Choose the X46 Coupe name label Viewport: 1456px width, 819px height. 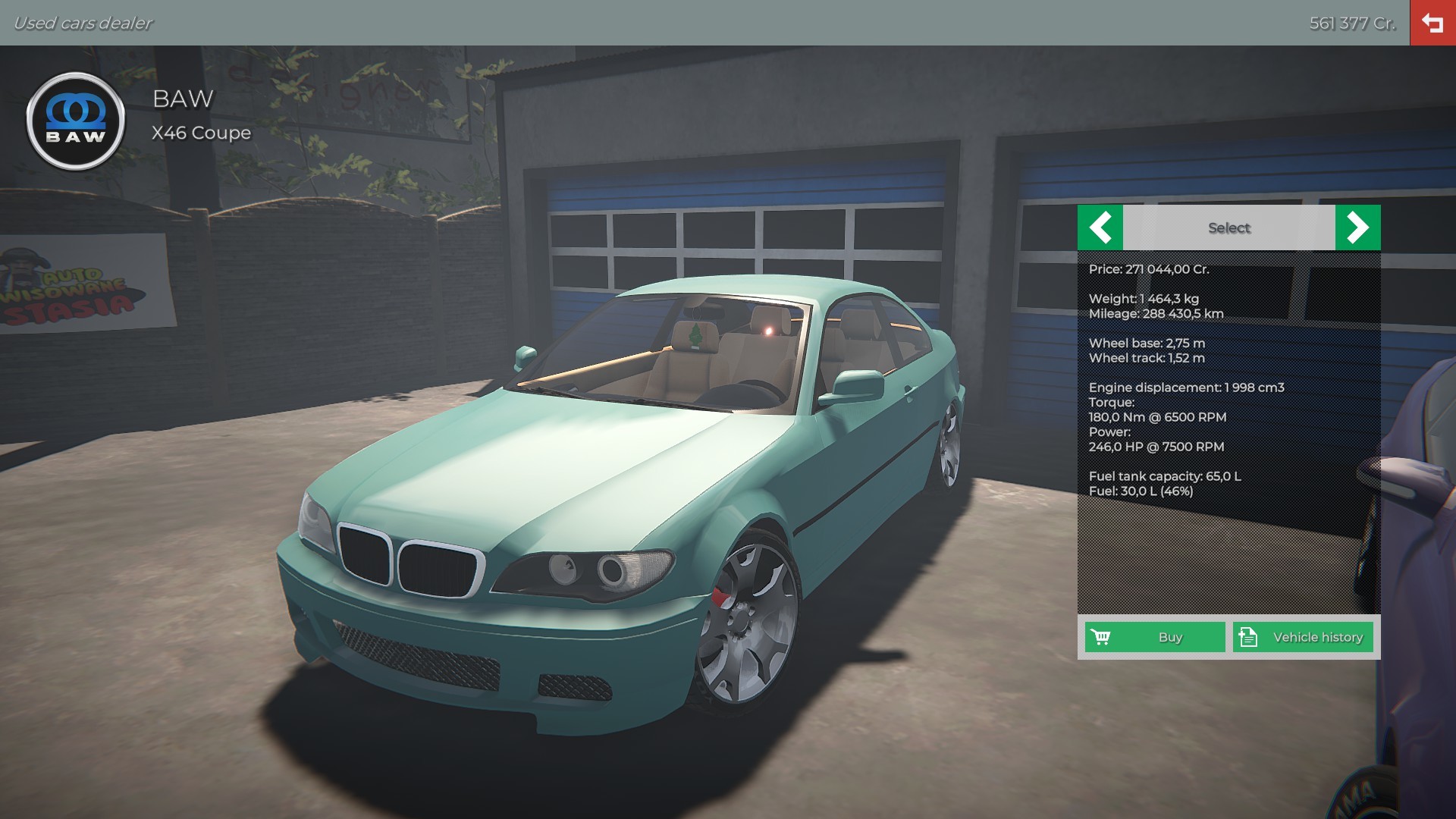tap(201, 133)
